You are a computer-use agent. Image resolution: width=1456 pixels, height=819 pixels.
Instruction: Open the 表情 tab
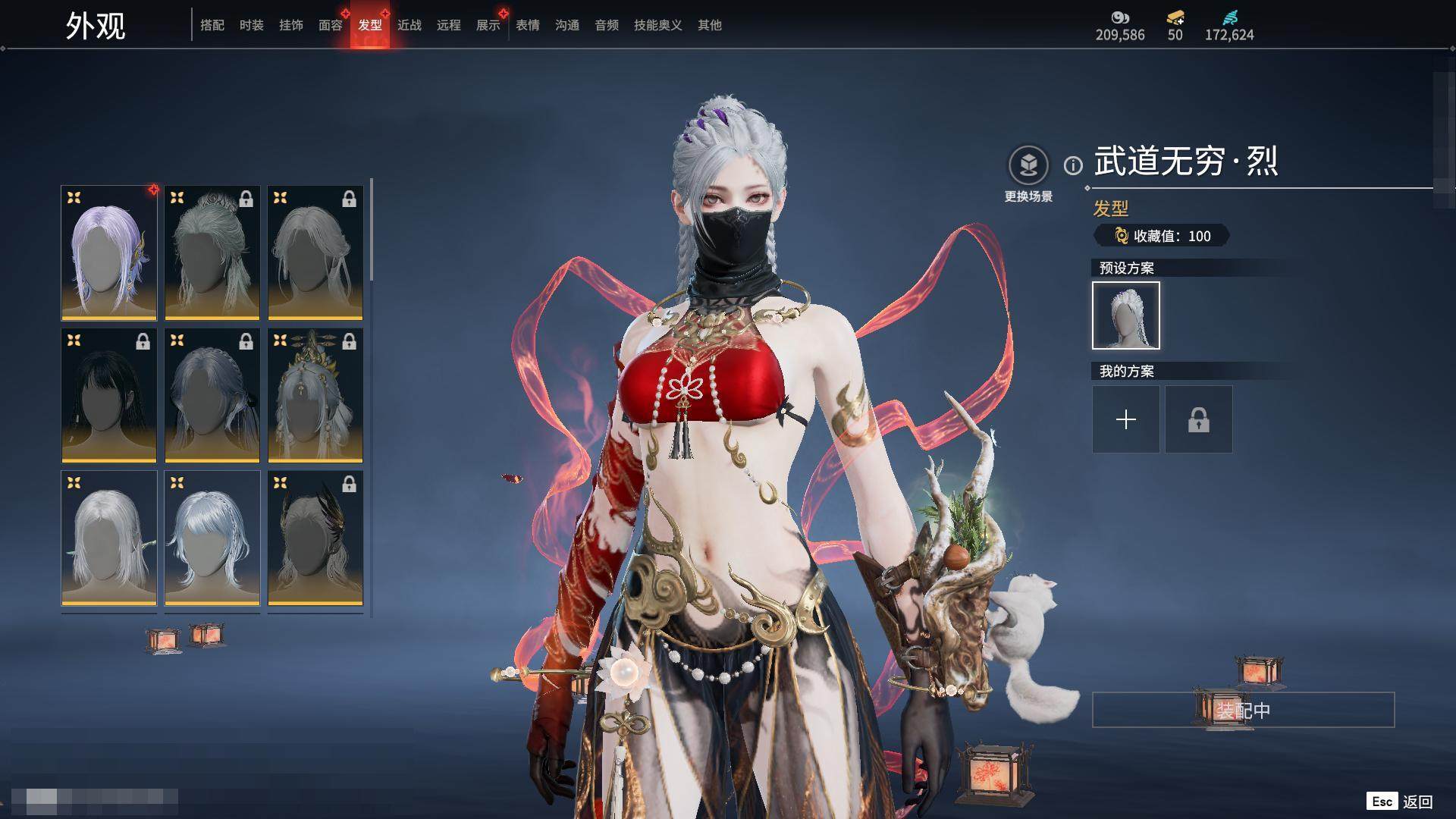(527, 25)
